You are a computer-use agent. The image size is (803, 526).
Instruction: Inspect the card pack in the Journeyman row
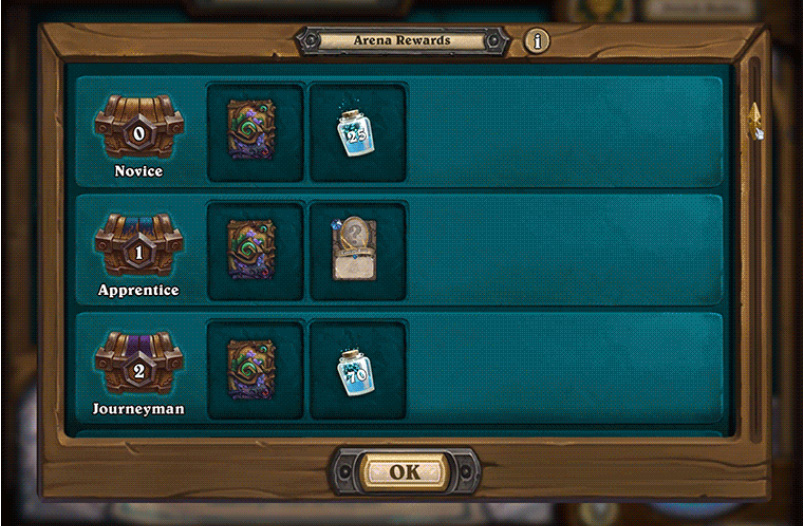[x=255, y=369]
